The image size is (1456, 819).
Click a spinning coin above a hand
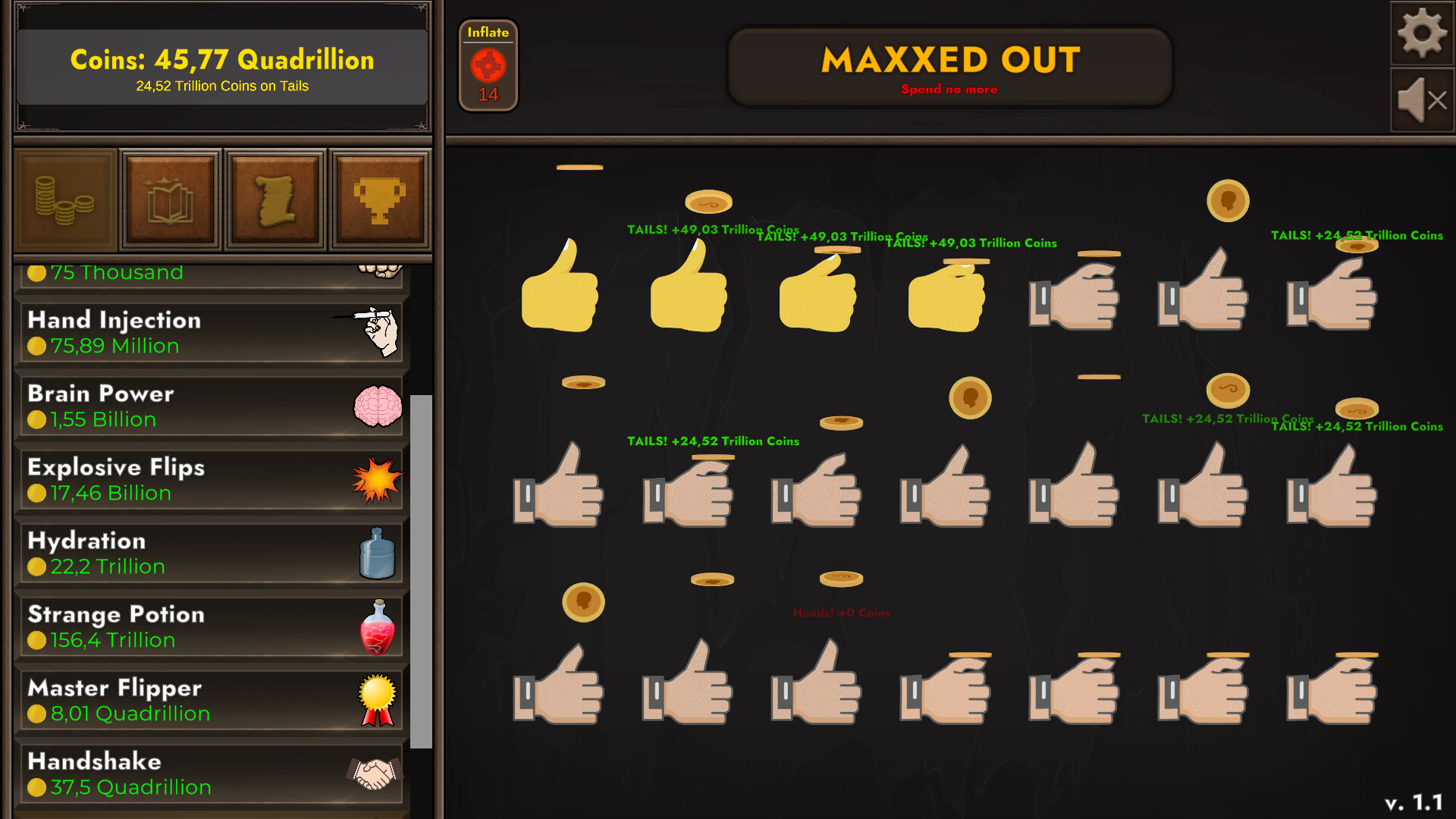707,202
